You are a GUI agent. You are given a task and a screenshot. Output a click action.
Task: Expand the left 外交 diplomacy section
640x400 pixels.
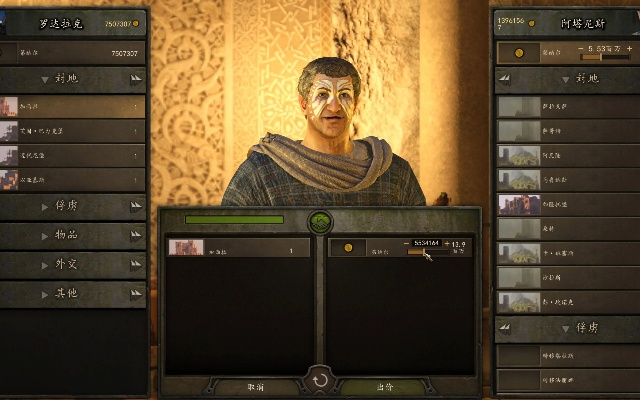pyautogui.click(x=73, y=265)
